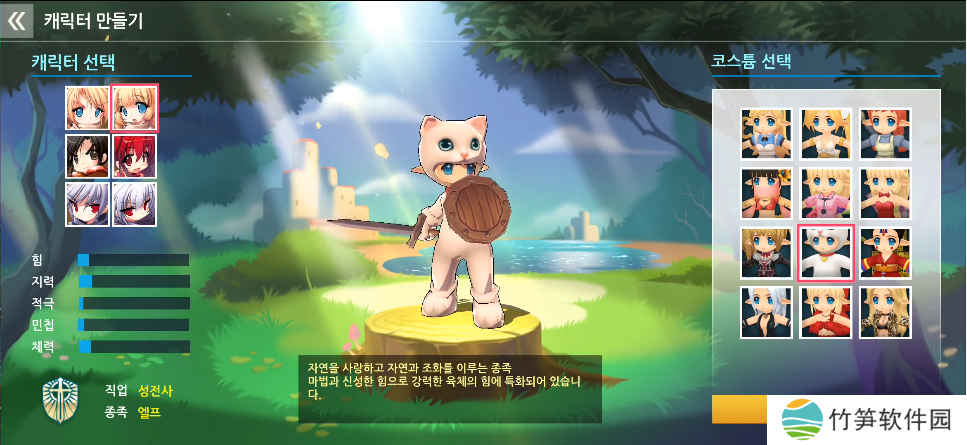Screen dimensions: 967x445
Task: Choose the red kimono costume
Action: click(x=885, y=253)
